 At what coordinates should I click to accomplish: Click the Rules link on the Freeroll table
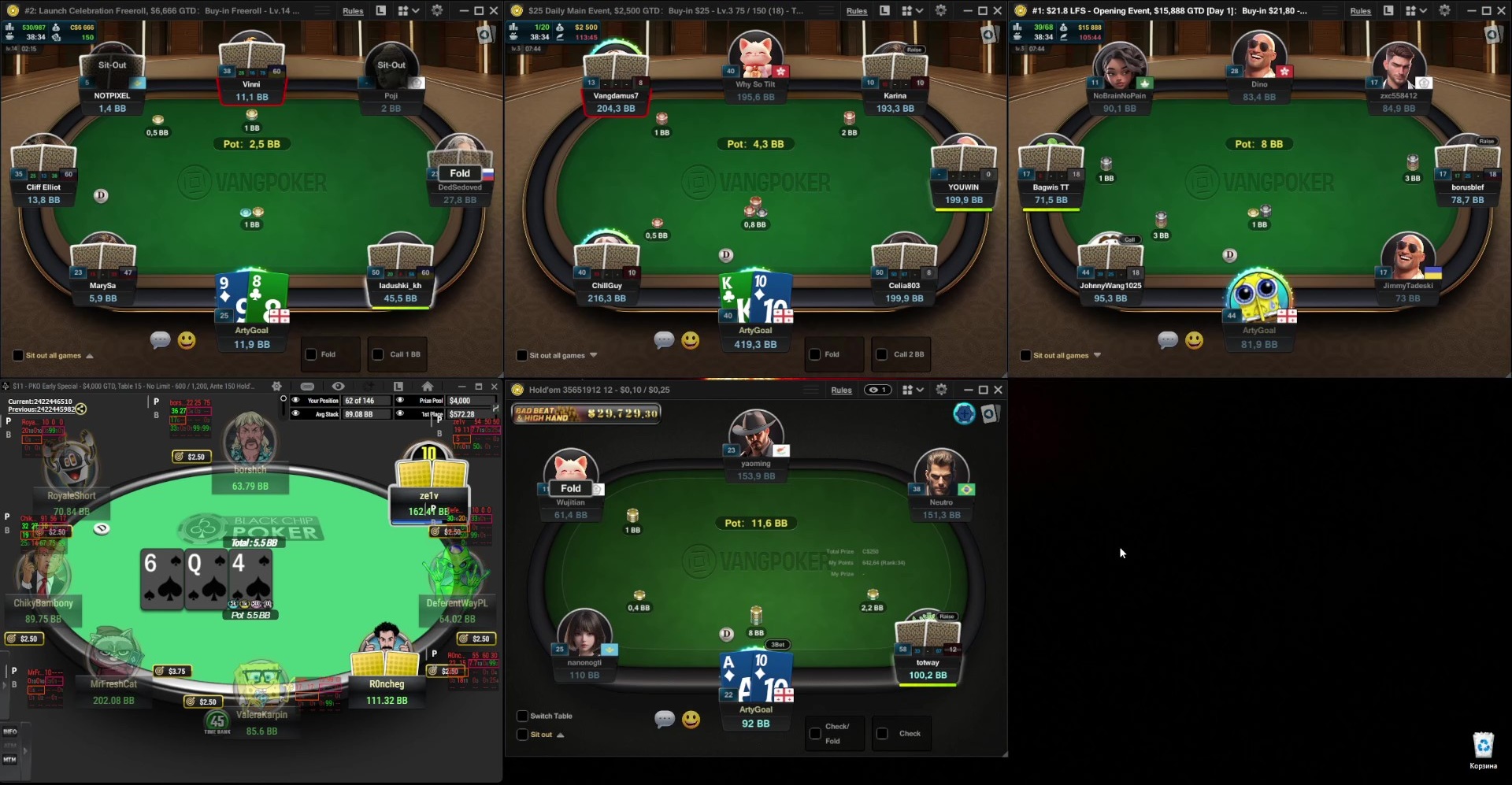coord(353,11)
